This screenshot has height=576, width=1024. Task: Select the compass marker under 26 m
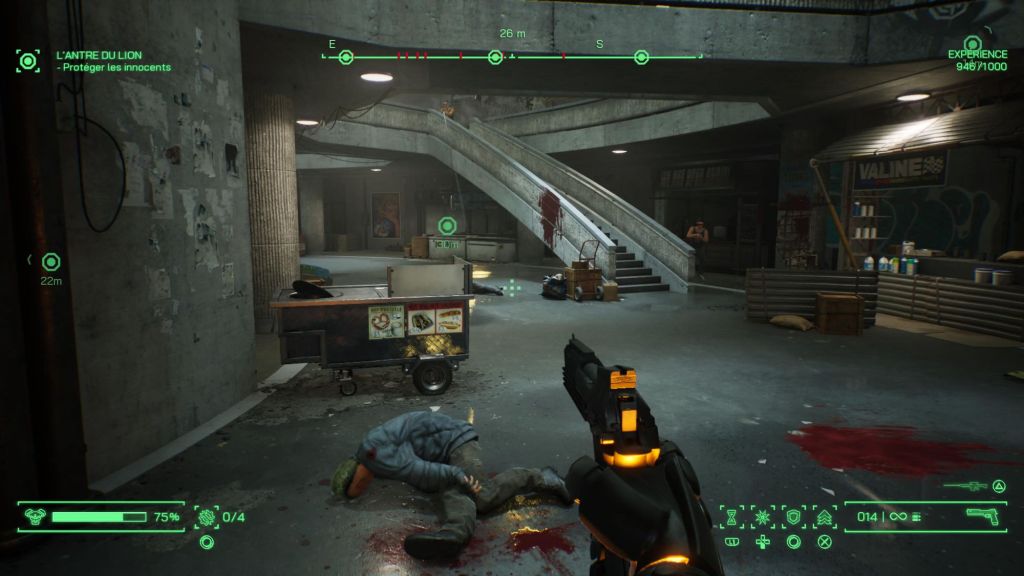[x=495, y=57]
